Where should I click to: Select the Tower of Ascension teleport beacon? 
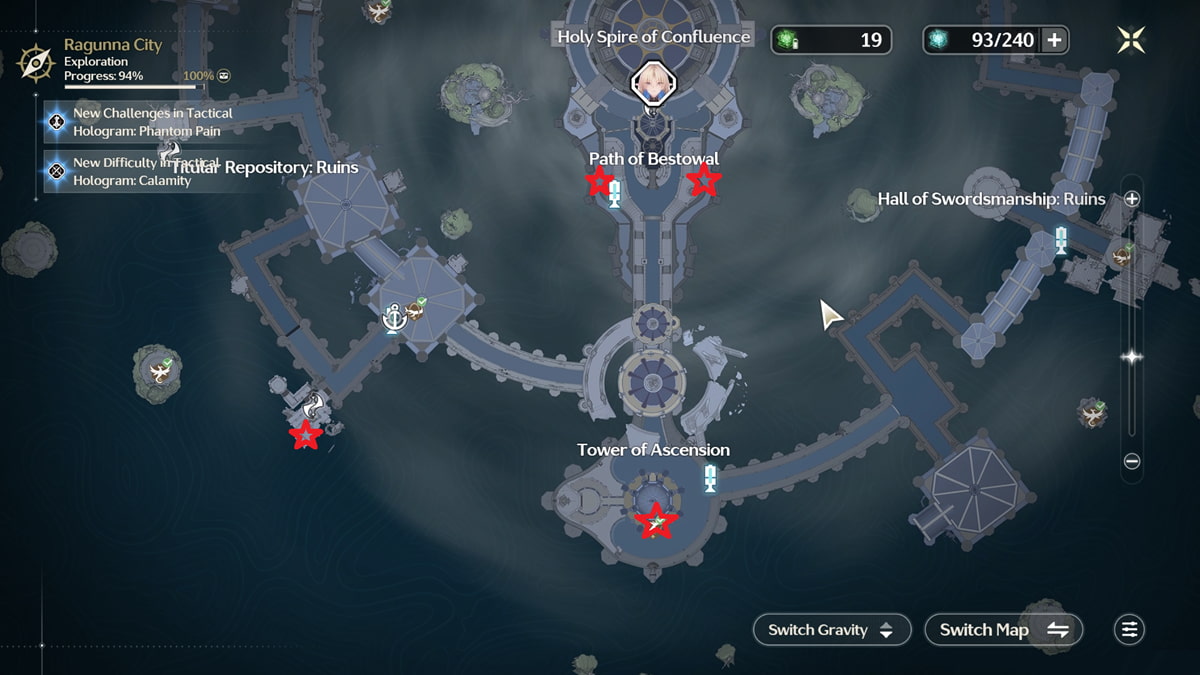710,478
